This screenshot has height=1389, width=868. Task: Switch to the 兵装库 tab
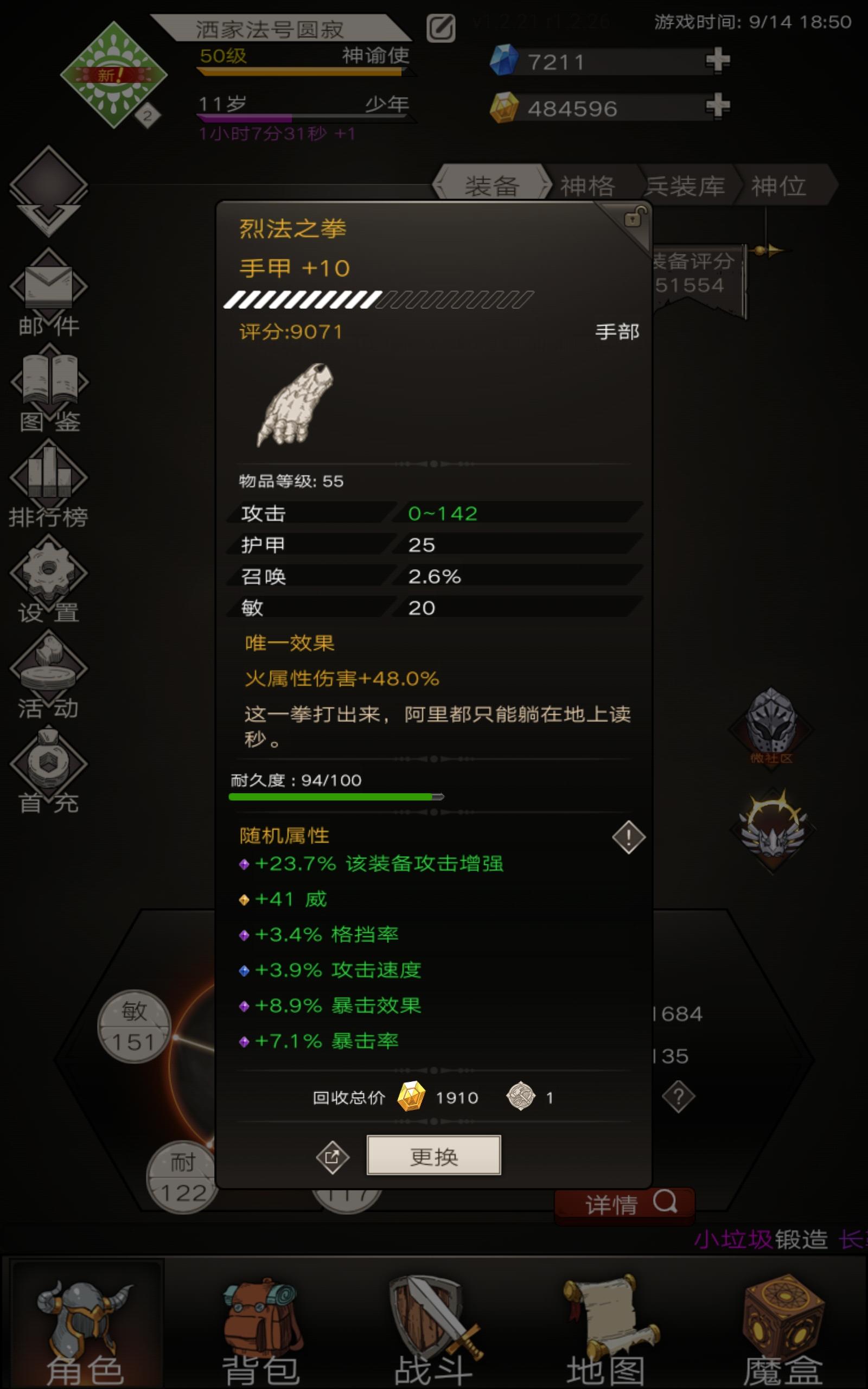[x=687, y=185]
